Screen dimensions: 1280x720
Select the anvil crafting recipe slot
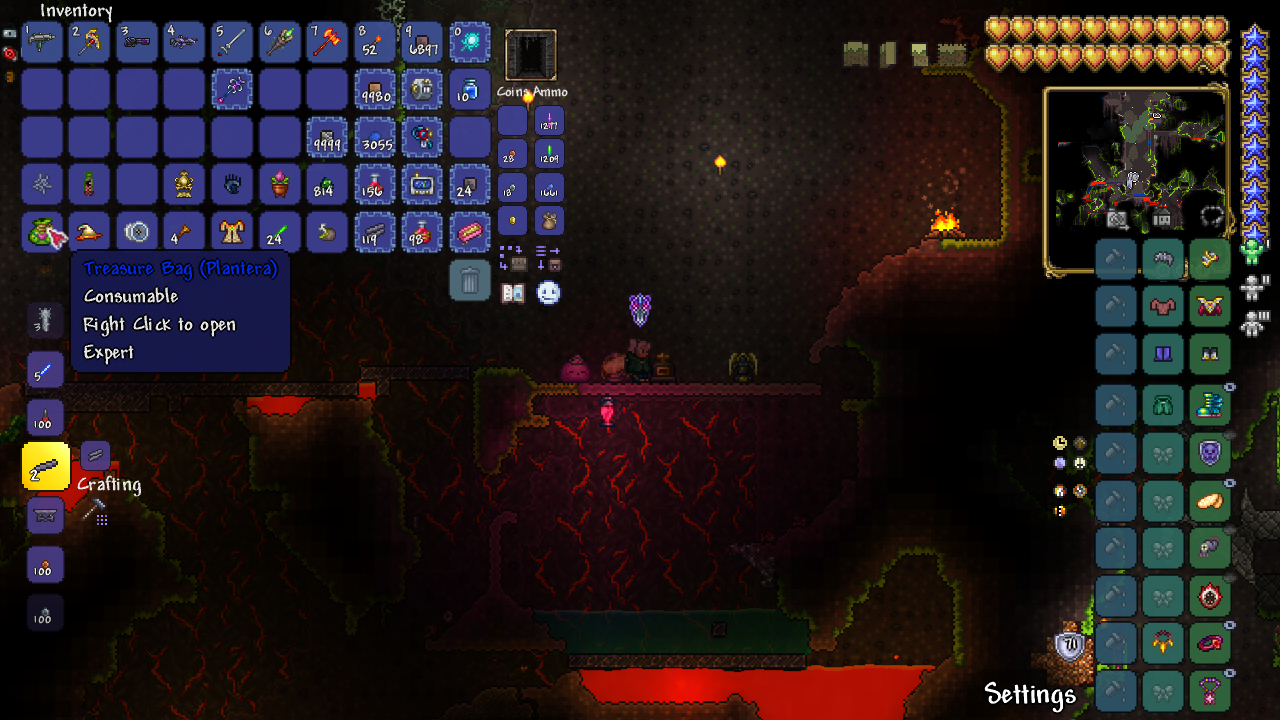pyautogui.click(x=45, y=515)
